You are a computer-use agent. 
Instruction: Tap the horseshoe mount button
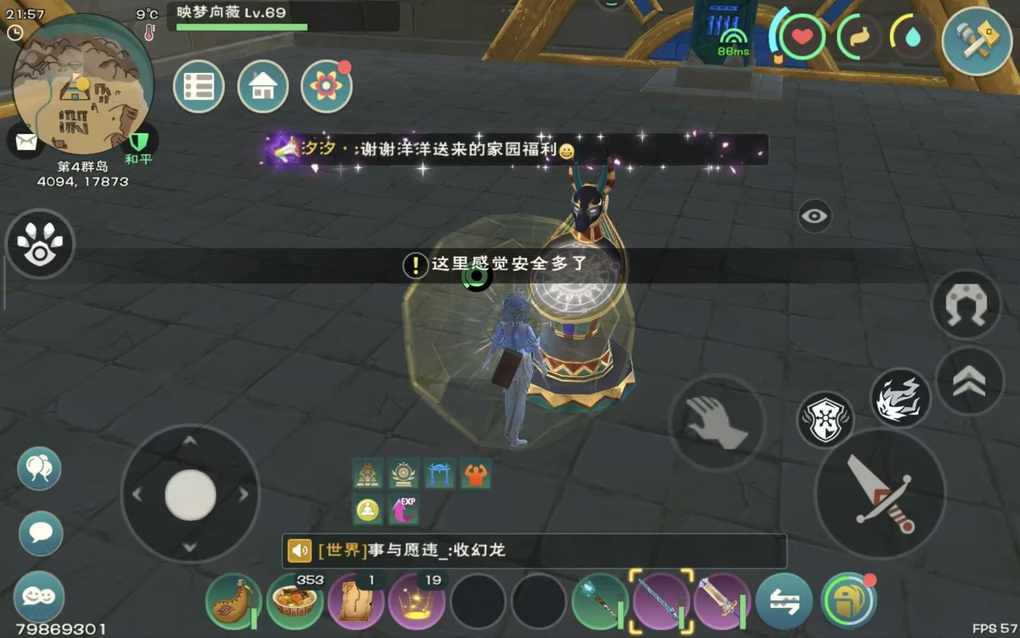[966, 304]
